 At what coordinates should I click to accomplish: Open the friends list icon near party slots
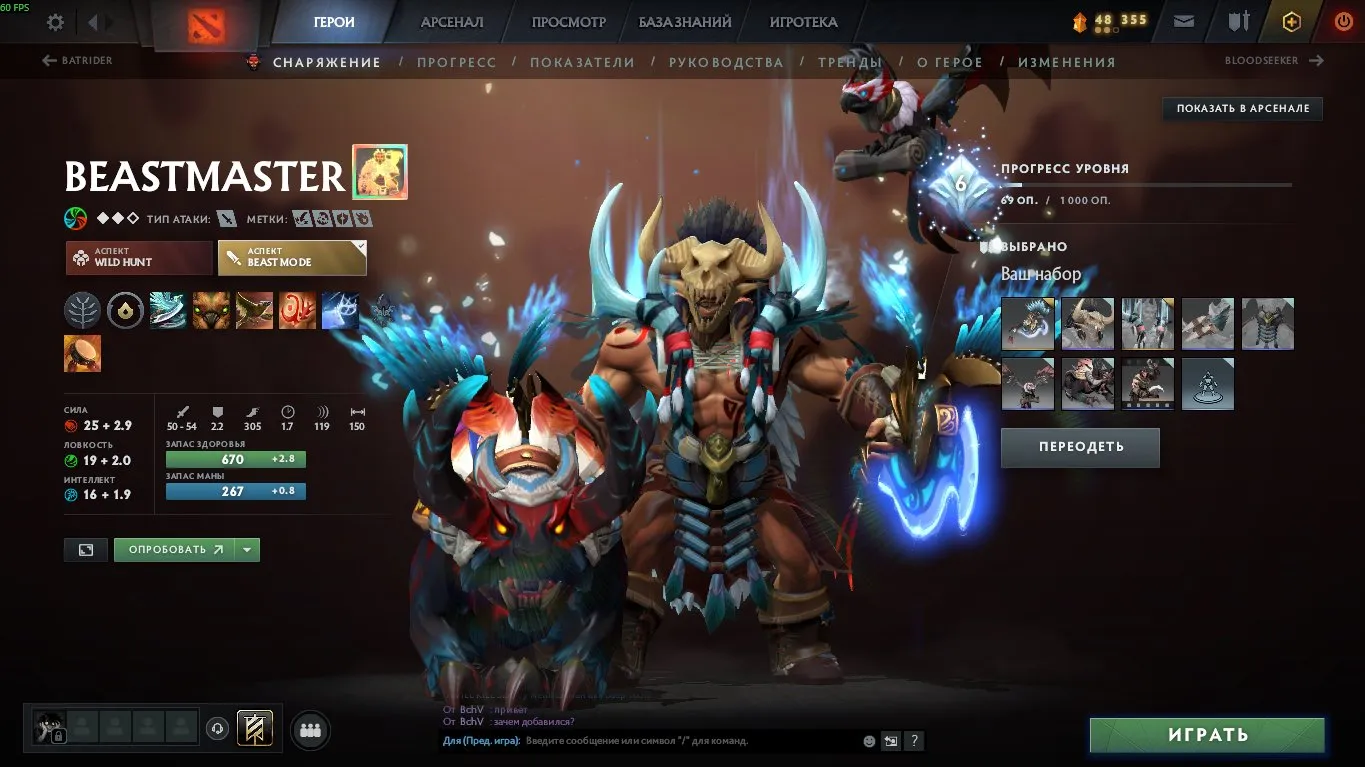point(310,730)
